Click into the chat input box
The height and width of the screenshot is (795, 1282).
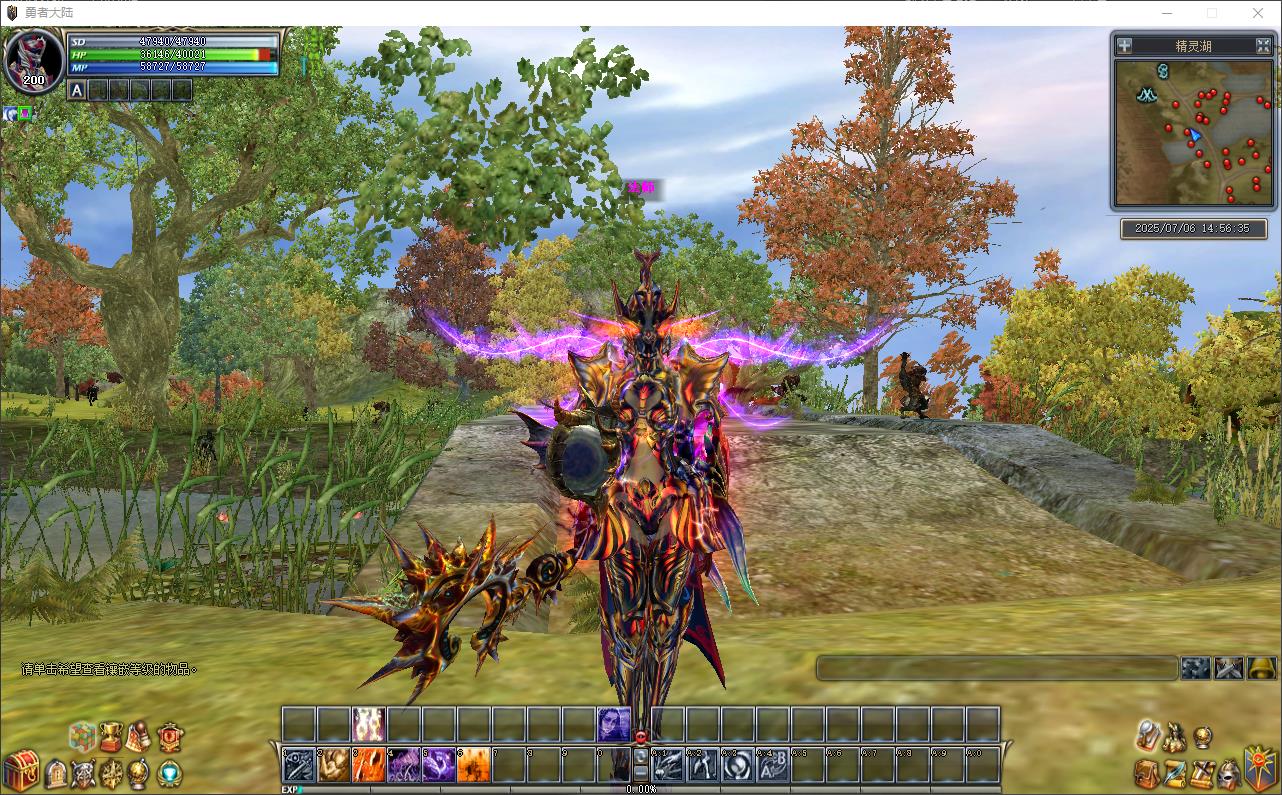[996, 668]
